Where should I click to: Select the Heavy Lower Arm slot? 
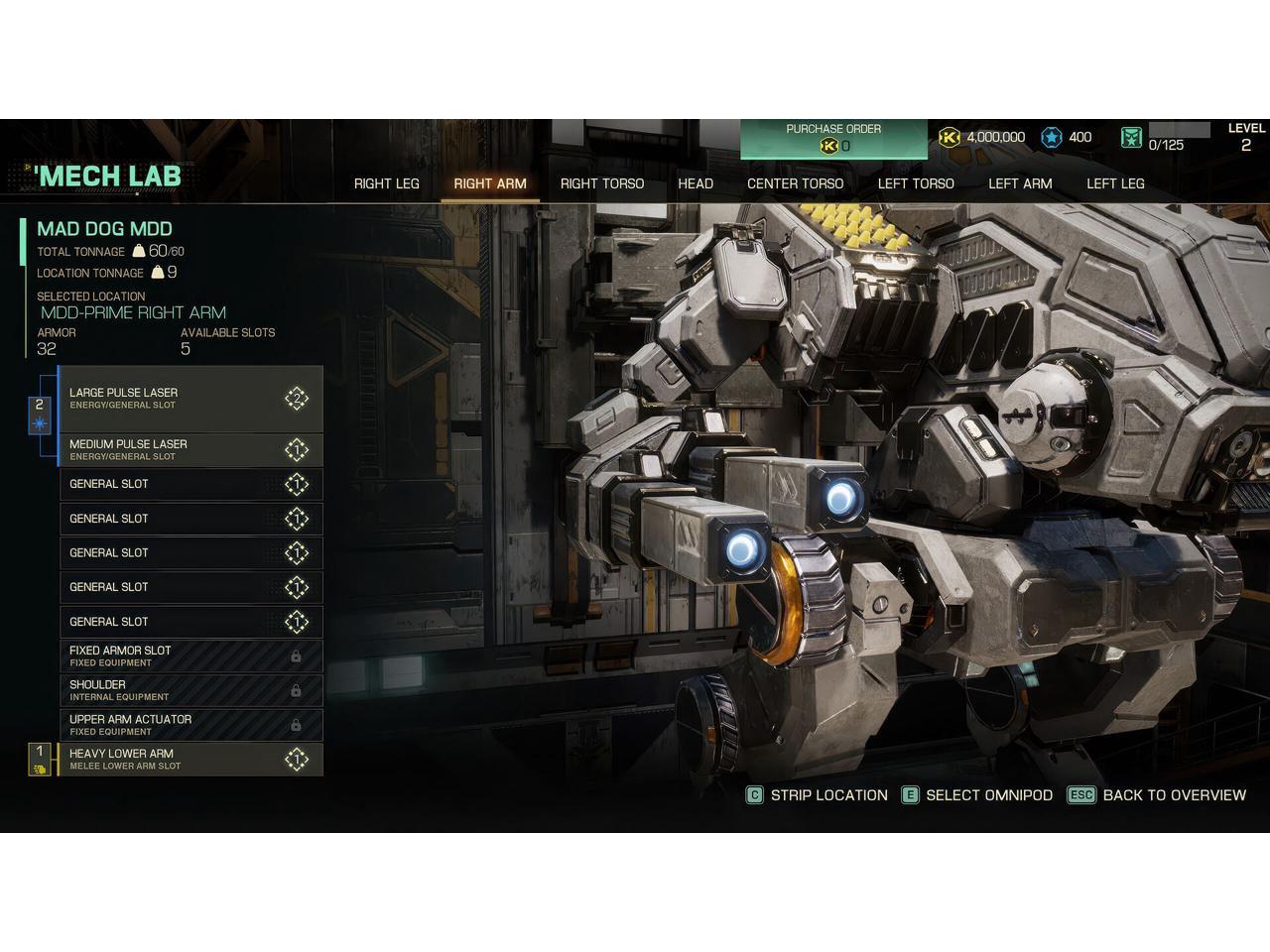[x=190, y=759]
